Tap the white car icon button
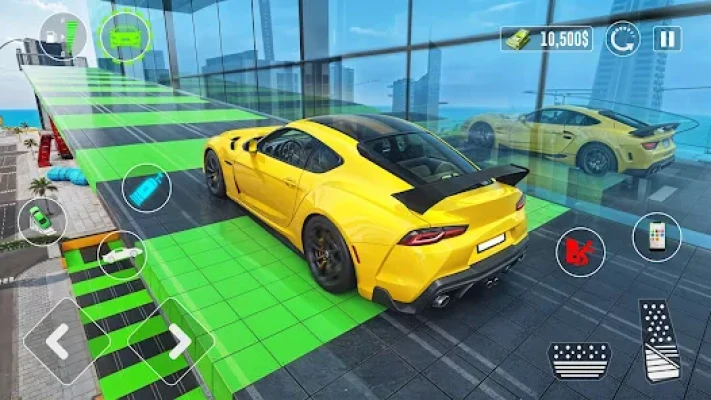Viewport: 711px width, 400px height. (x=122, y=255)
